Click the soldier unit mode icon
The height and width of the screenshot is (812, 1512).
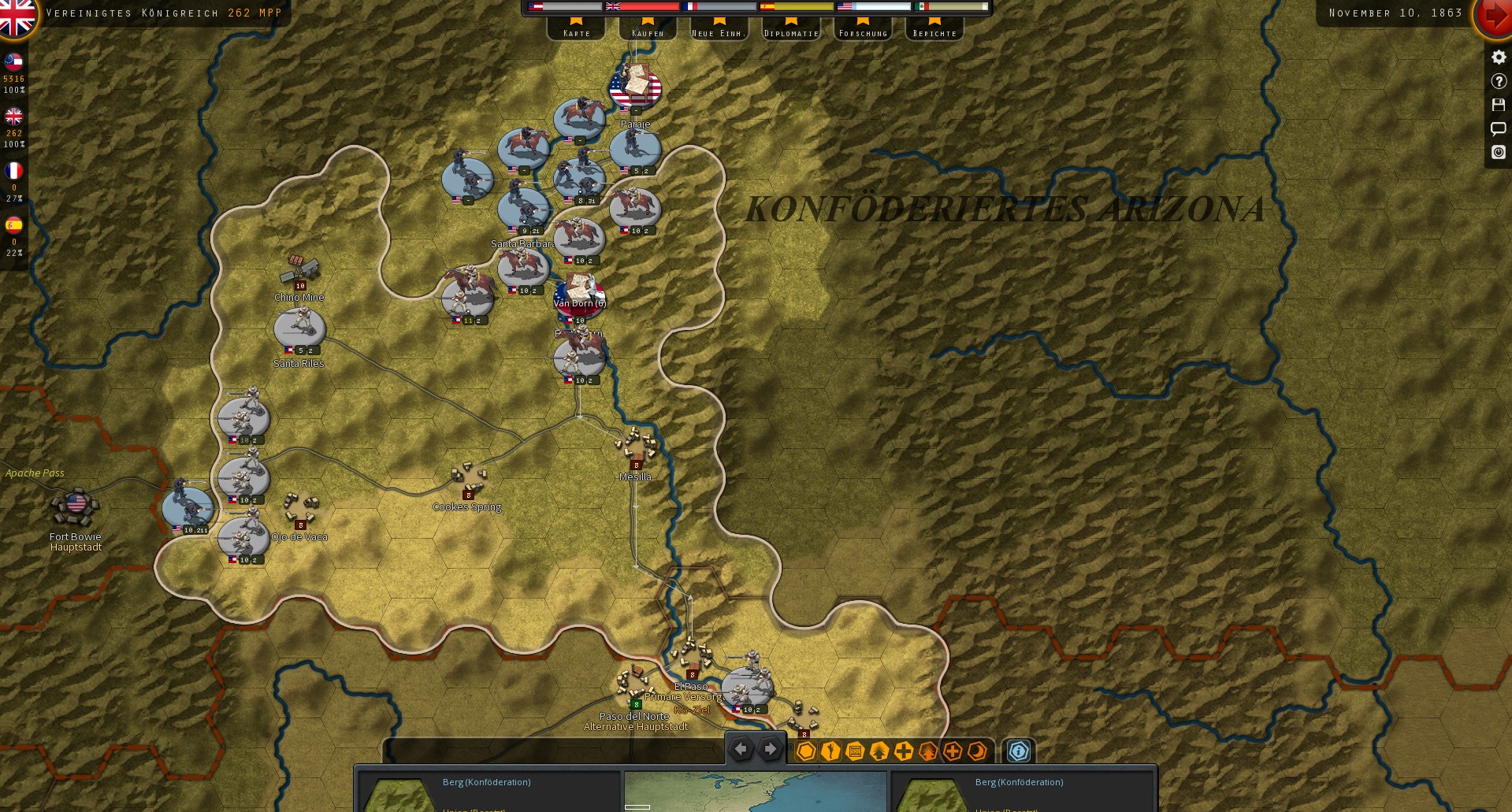[830, 752]
